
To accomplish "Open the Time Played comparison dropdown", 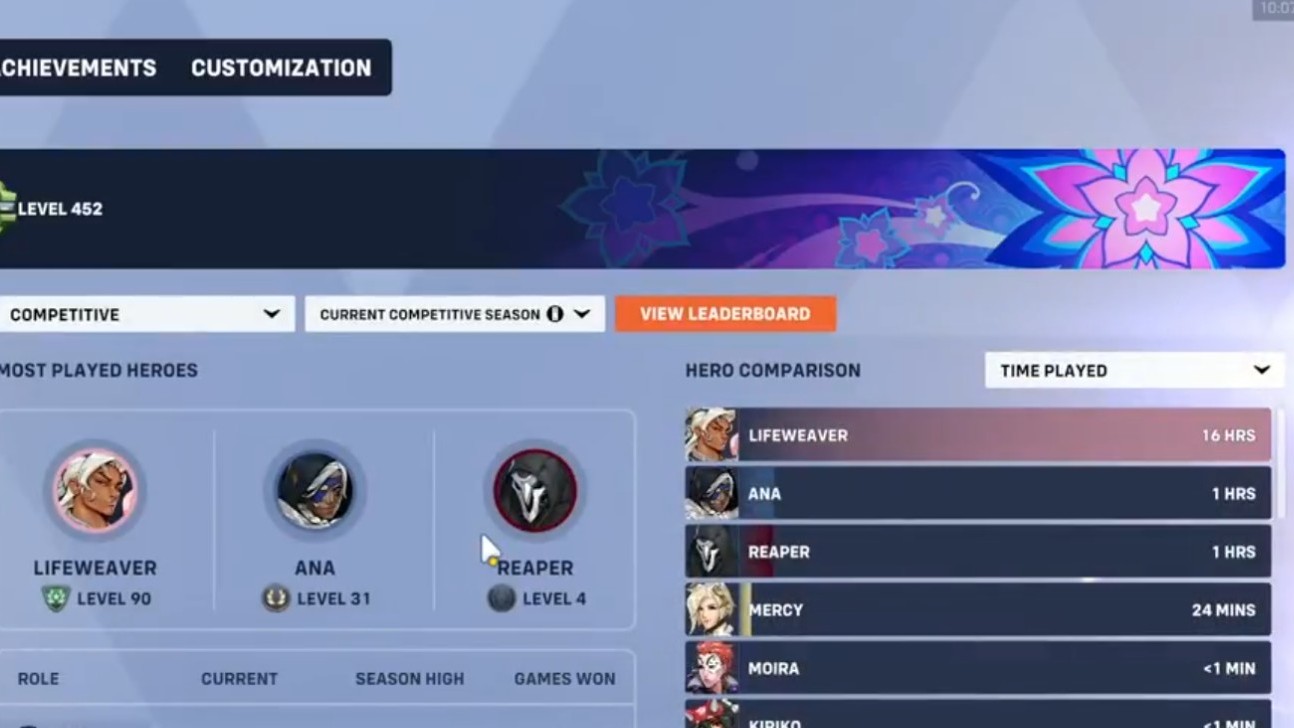I will [1133, 370].
